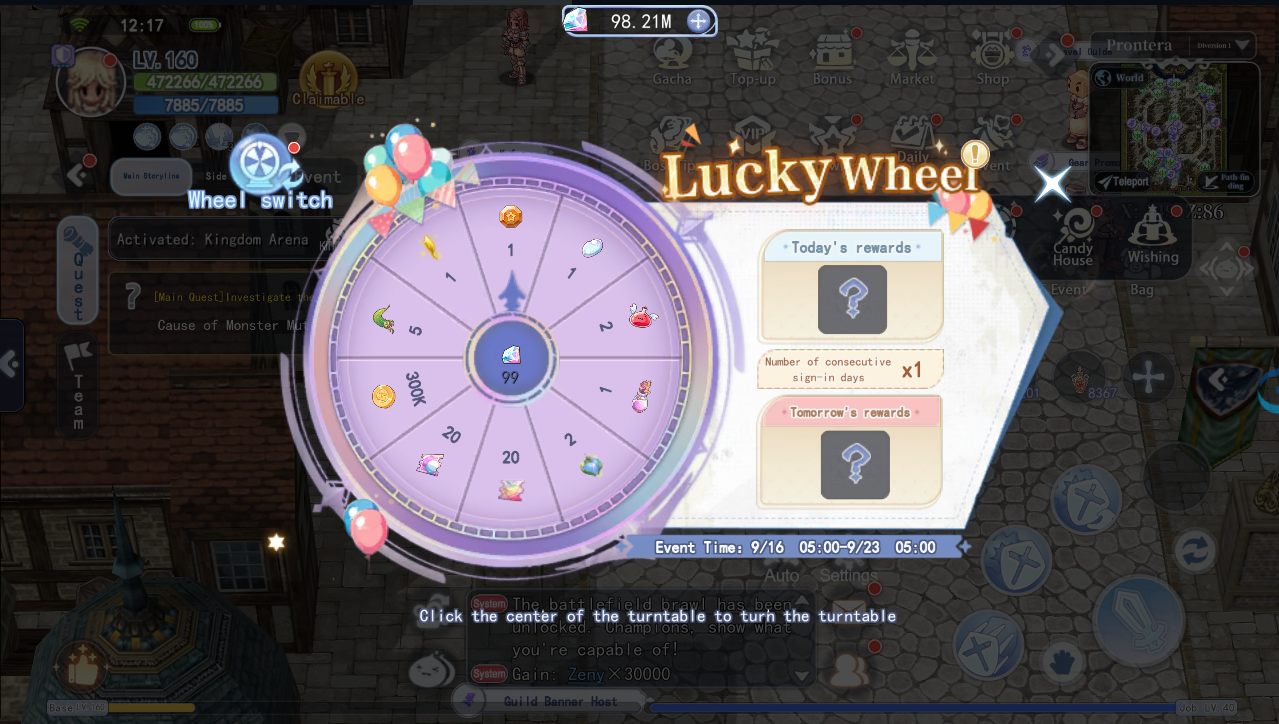Viewport: 1279px width, 724px height.
Task: Collect the Claimable gift reward
Action: 328,78
